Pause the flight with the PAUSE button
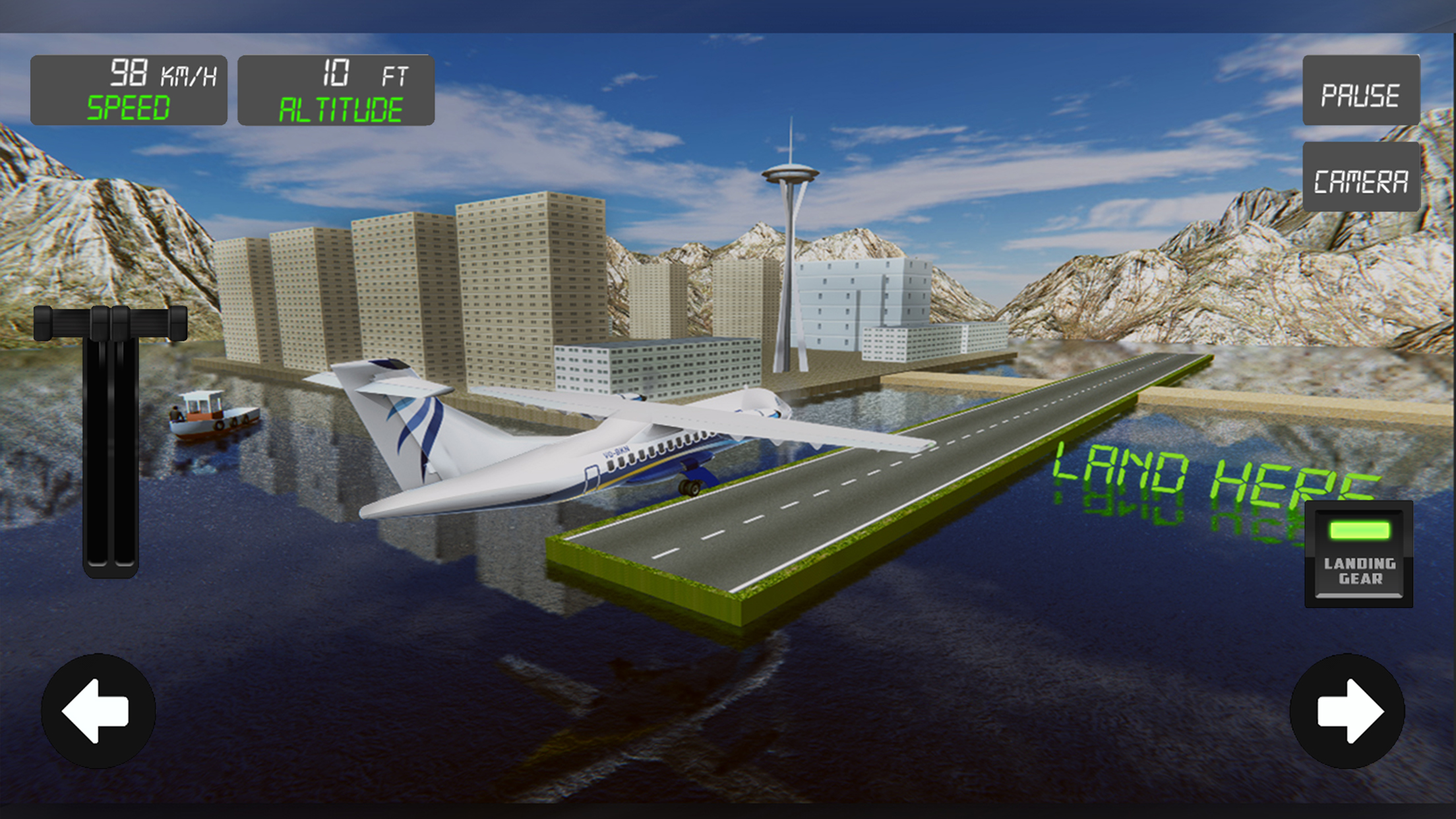Screen dimensions: 1456x819 click(1360, 90)
